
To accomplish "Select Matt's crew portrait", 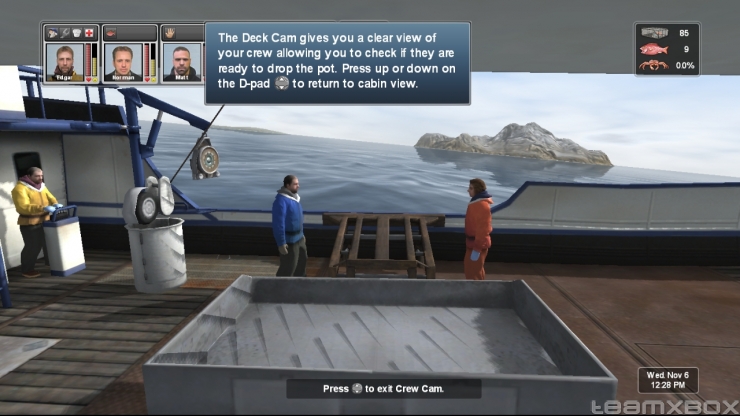I will tap(181, 61).
